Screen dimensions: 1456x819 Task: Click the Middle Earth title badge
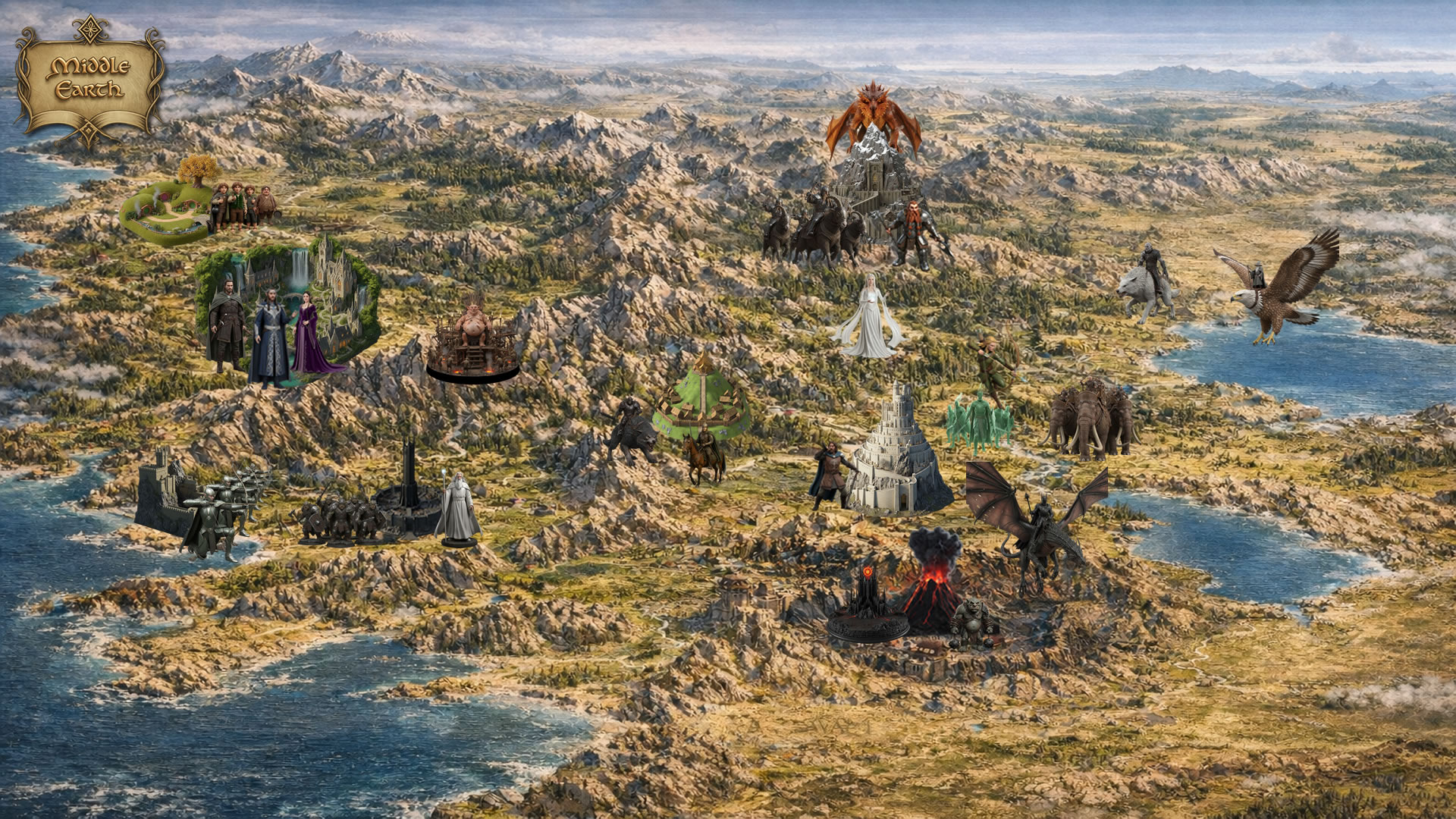point(89,78)
